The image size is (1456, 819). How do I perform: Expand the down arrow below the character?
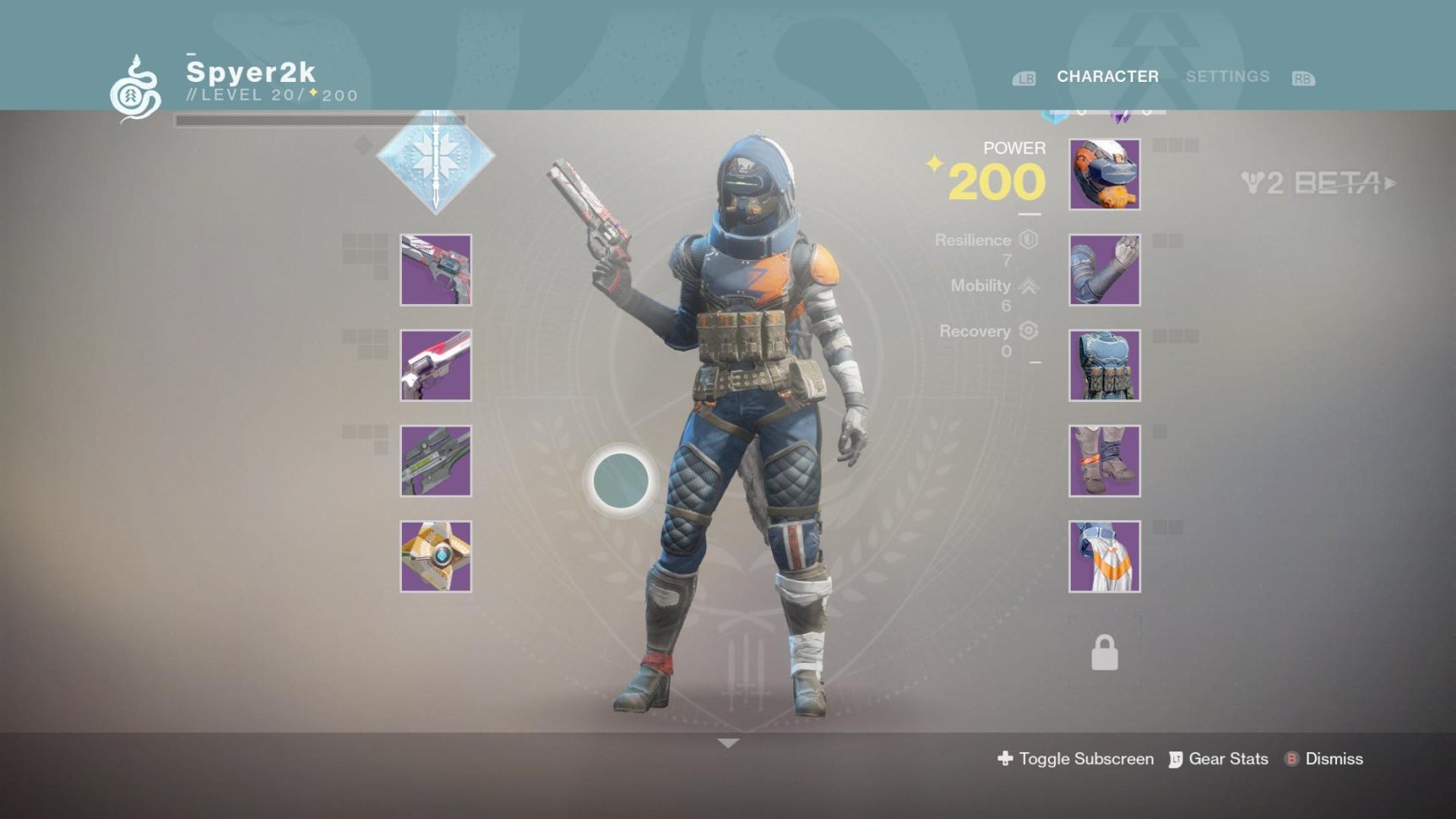coord(728,743)
